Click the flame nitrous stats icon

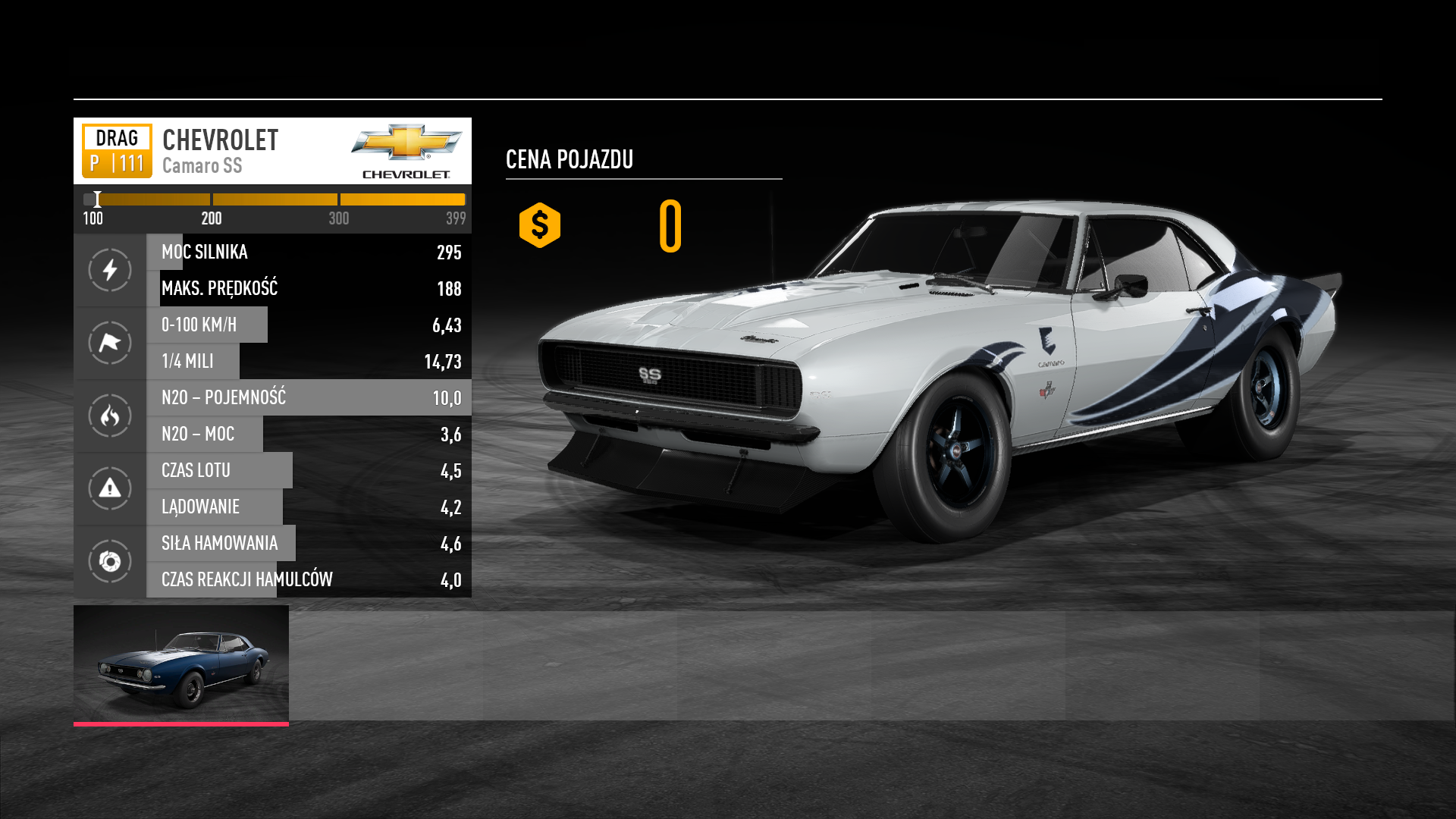tap(110, 416)
